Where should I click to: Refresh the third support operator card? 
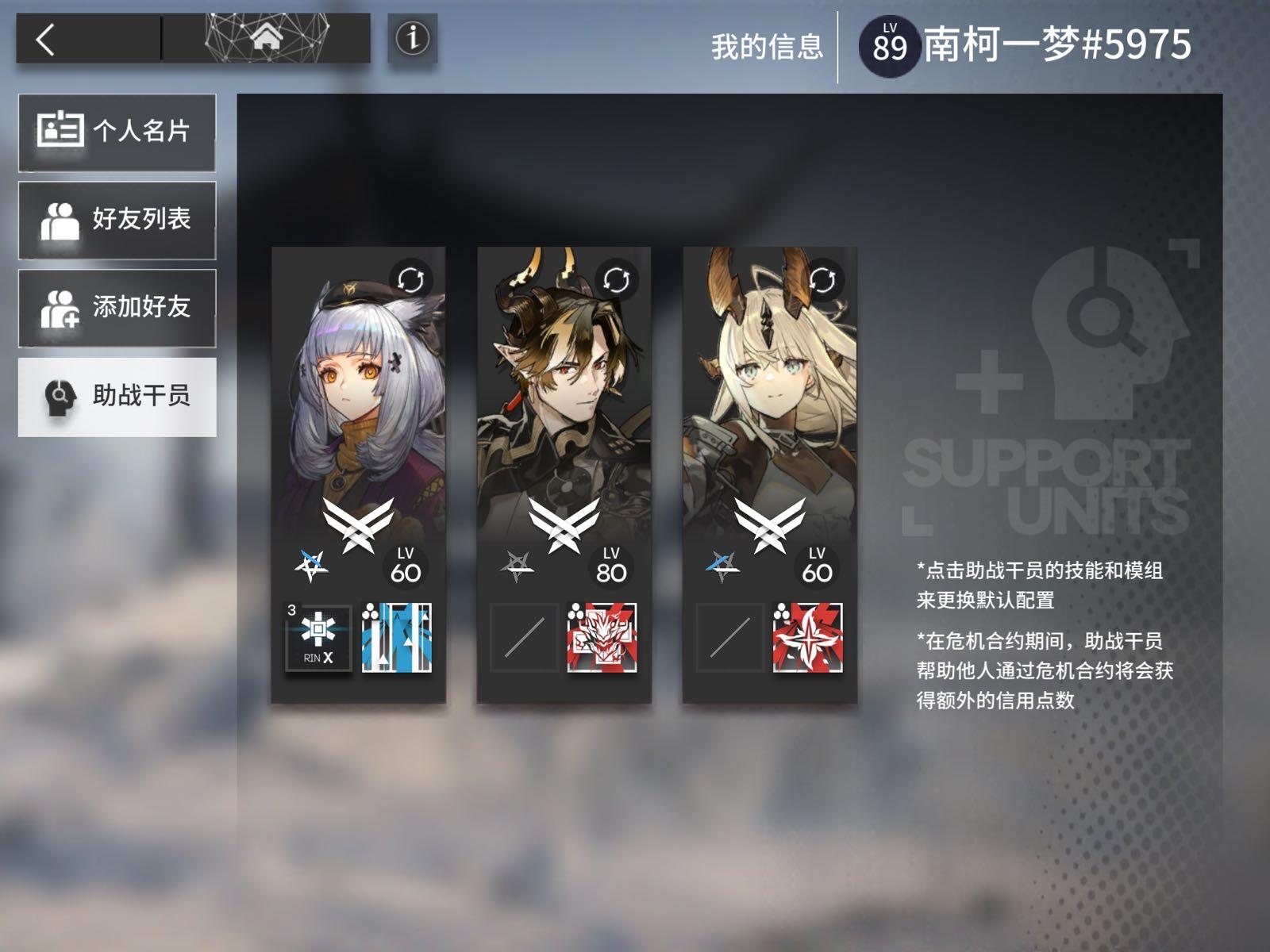point(822,279)
